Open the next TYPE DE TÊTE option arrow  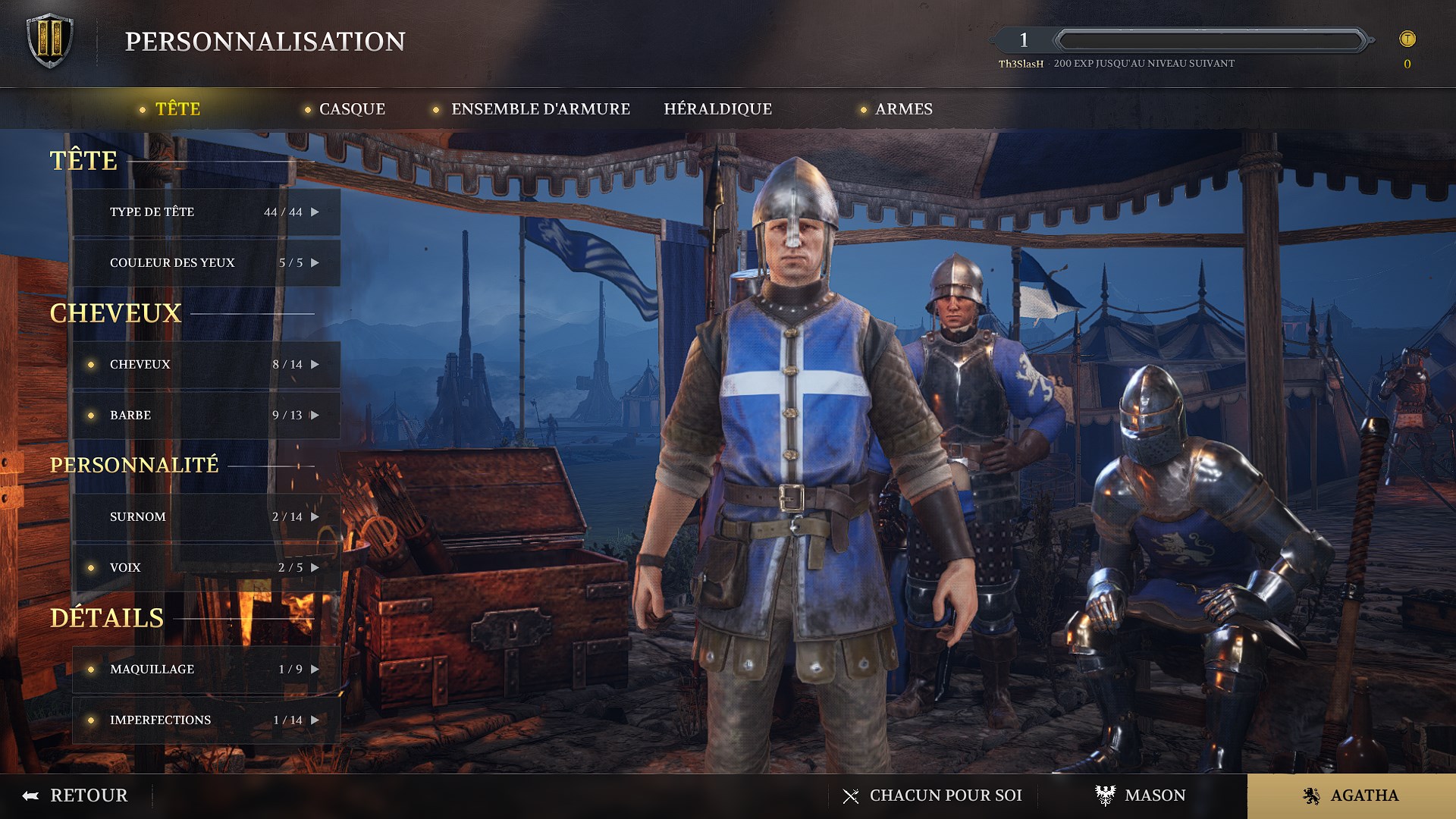point(314,212)
